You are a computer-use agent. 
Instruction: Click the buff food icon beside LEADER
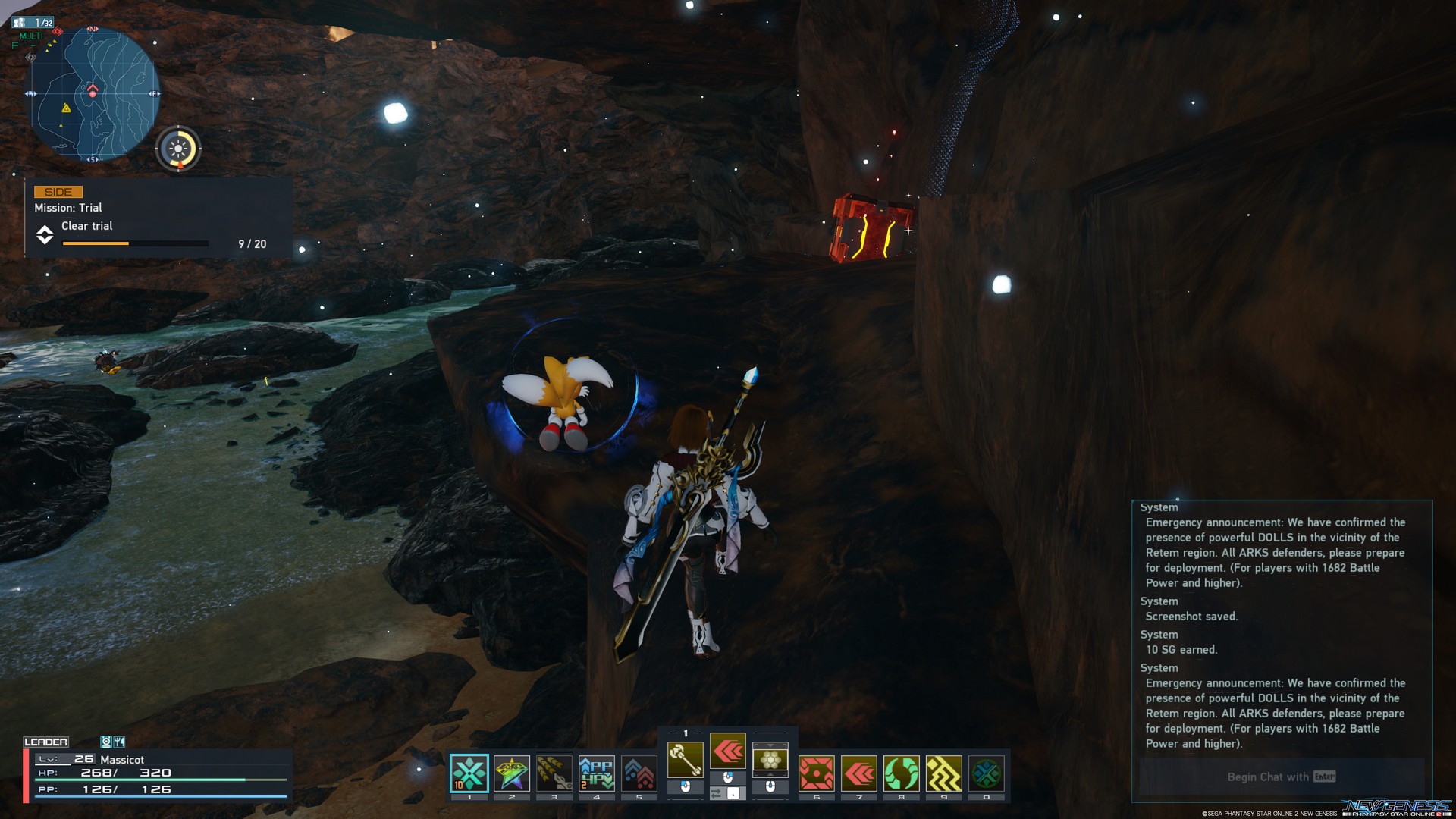[118, 742]
